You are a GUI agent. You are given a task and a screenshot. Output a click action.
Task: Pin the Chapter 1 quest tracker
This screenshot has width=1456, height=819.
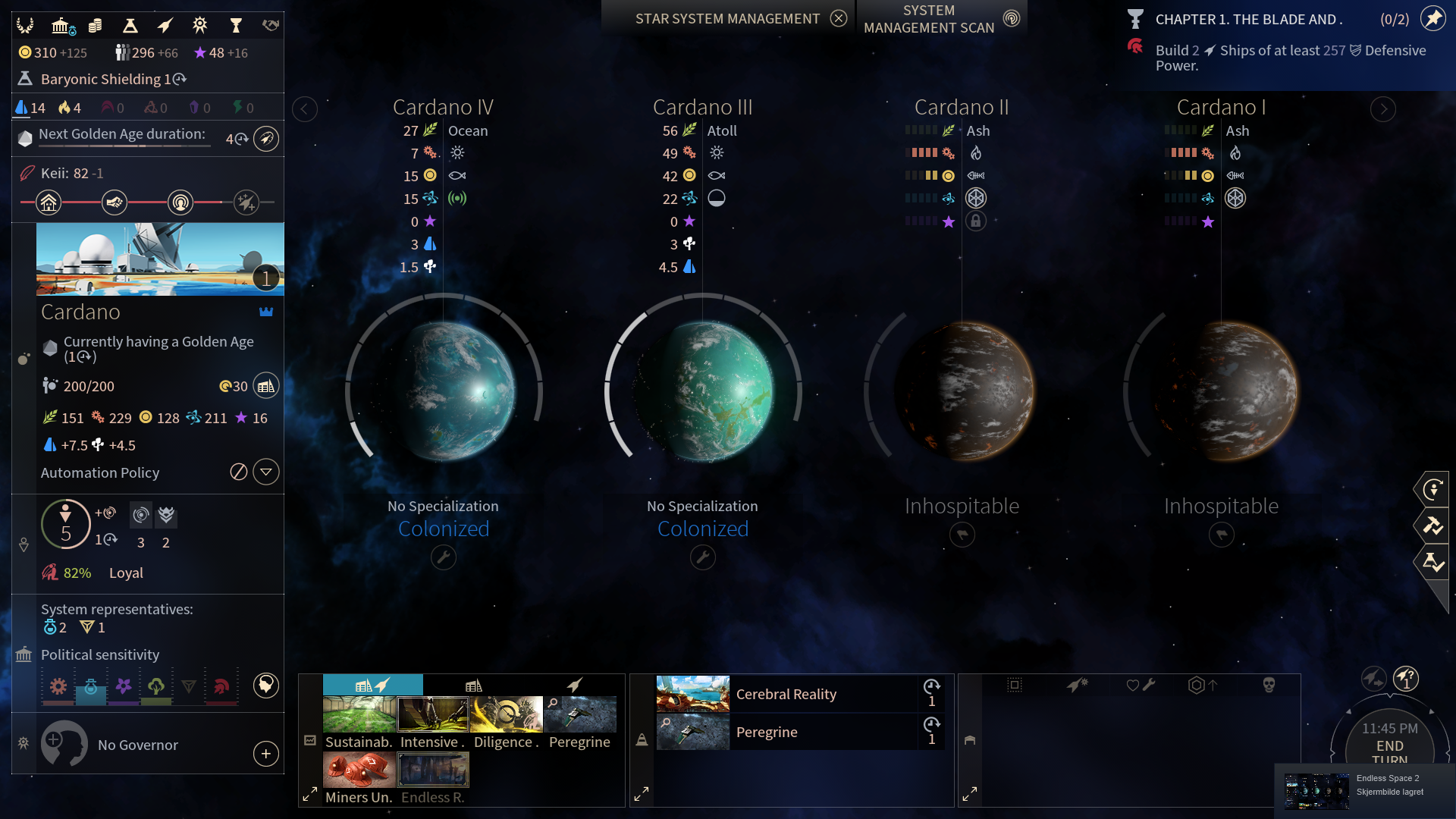coord(1432,19)
